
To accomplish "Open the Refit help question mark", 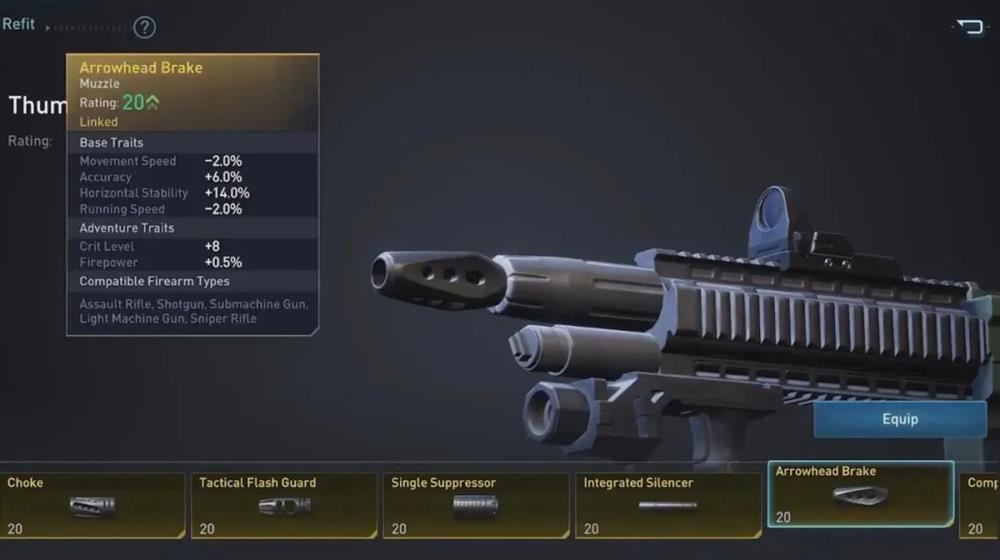I will pos(145,27).
